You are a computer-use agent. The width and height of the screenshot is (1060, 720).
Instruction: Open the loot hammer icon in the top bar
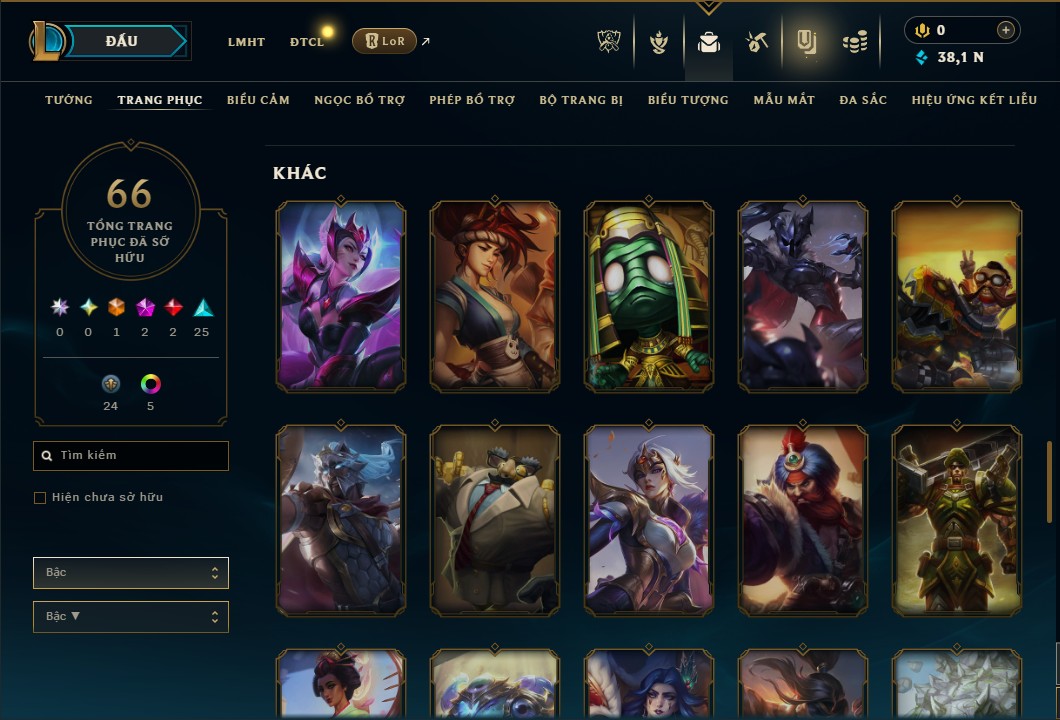[x=756, y=42]
